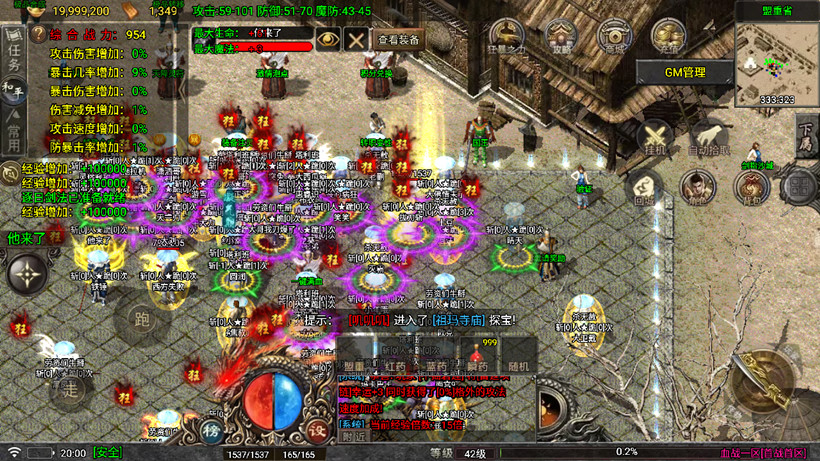The height and width of the screenshot is (461, 820).
Task: Open the 榜 ranking button
Action: [211, 431]
